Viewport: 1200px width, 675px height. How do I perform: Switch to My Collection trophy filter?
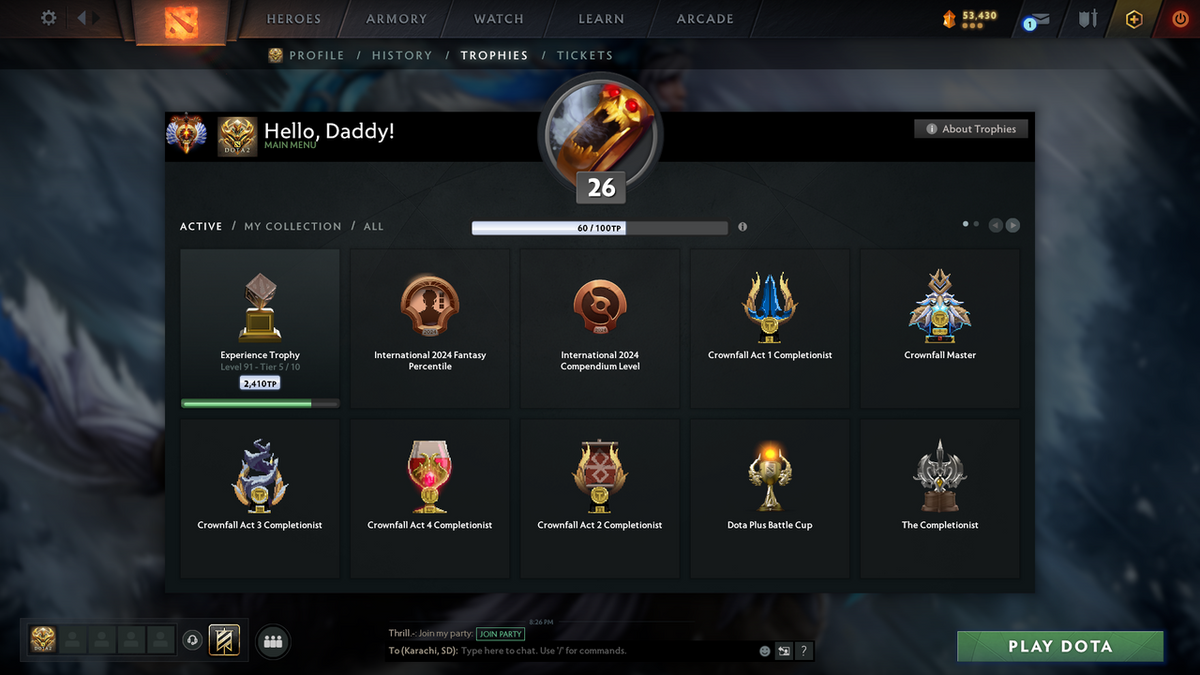[x=293, y=227]
